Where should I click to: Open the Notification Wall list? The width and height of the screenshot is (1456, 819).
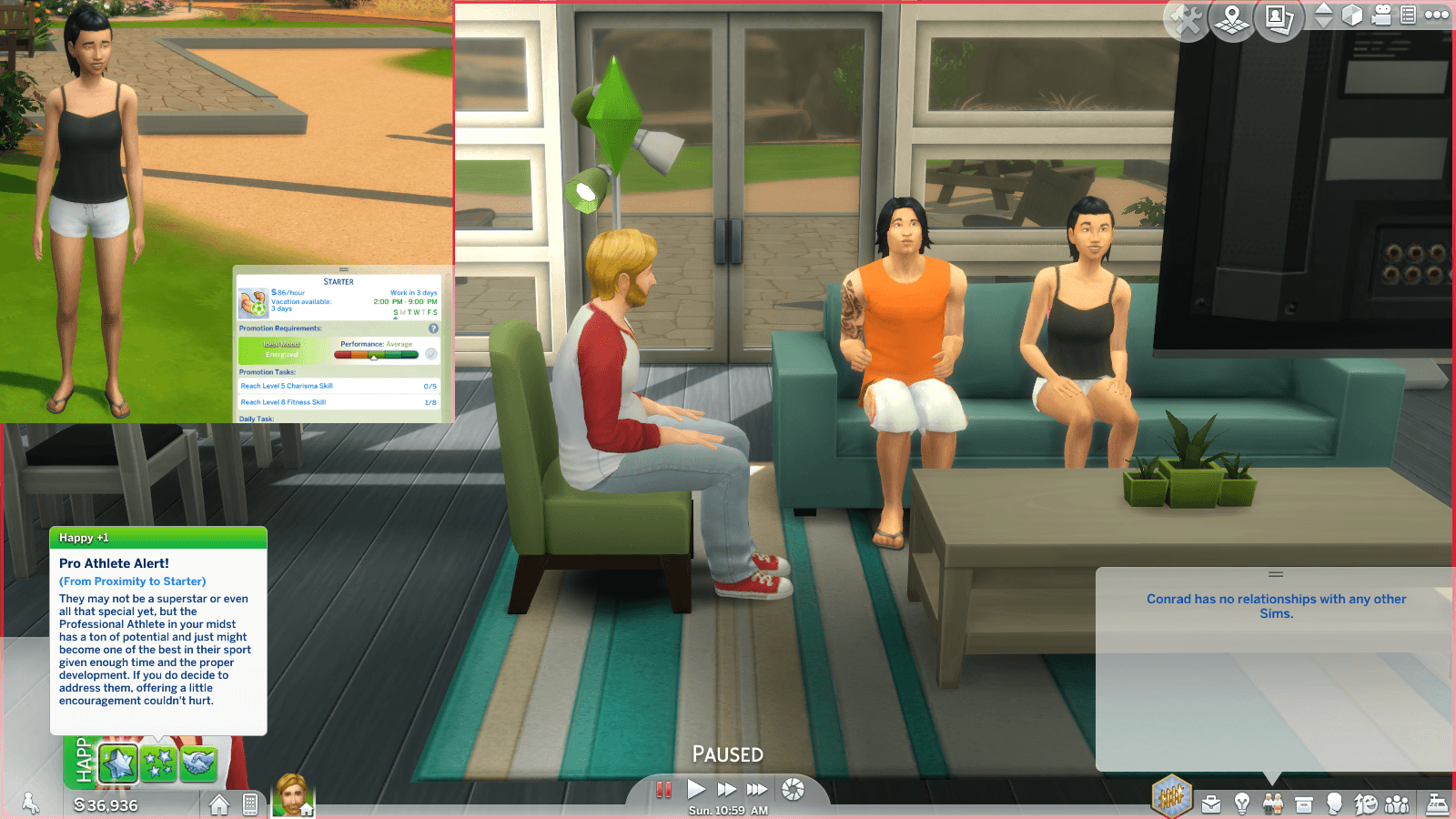pos(1410,15)
